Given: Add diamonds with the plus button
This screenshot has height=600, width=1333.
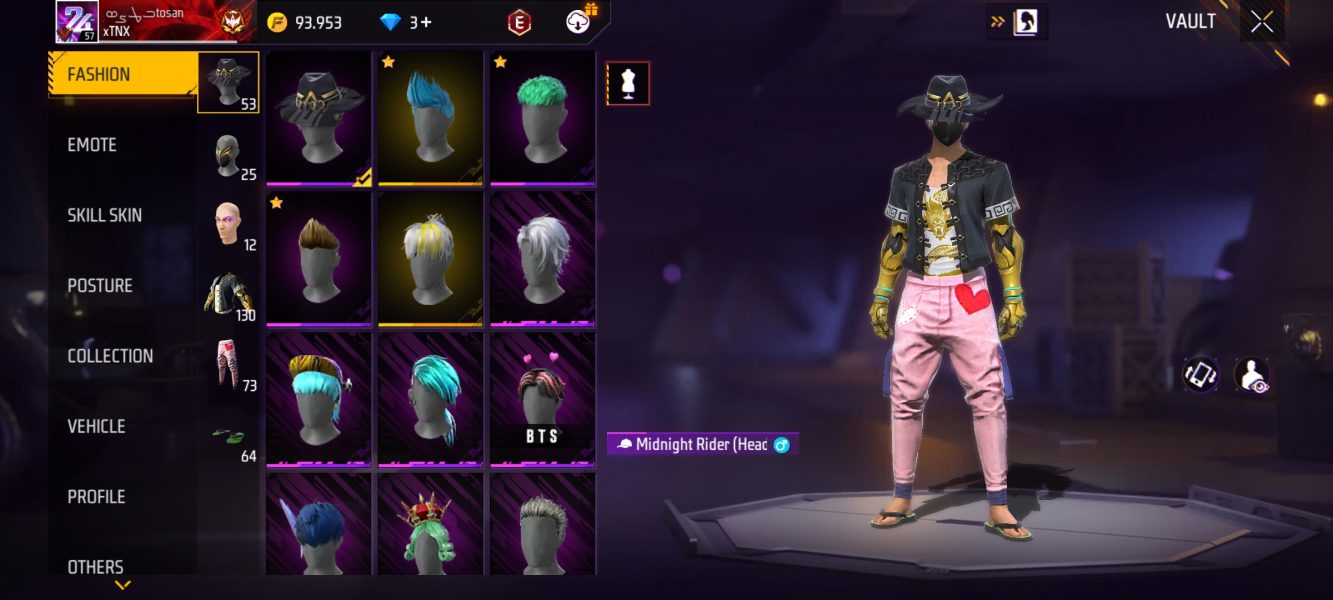Looking at the screenshot, I should (x=427, y=22).
